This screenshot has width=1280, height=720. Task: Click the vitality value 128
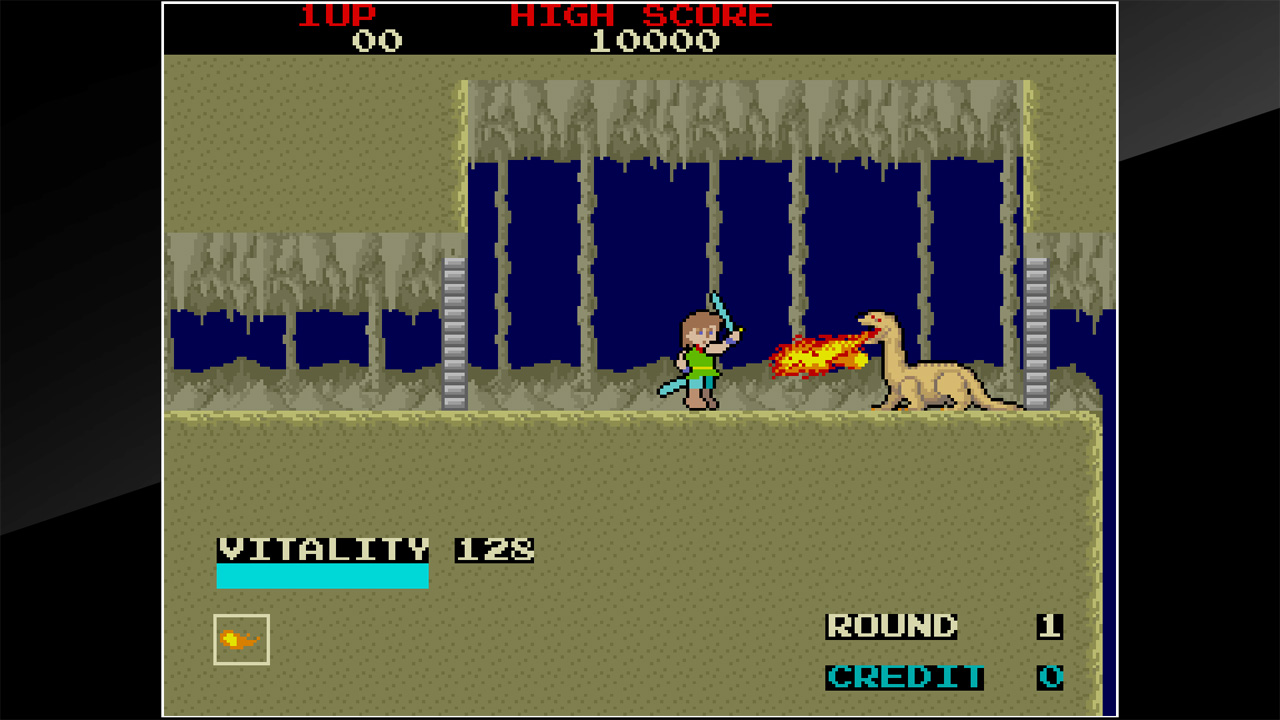pyautogui.click(x=495, y=550)
